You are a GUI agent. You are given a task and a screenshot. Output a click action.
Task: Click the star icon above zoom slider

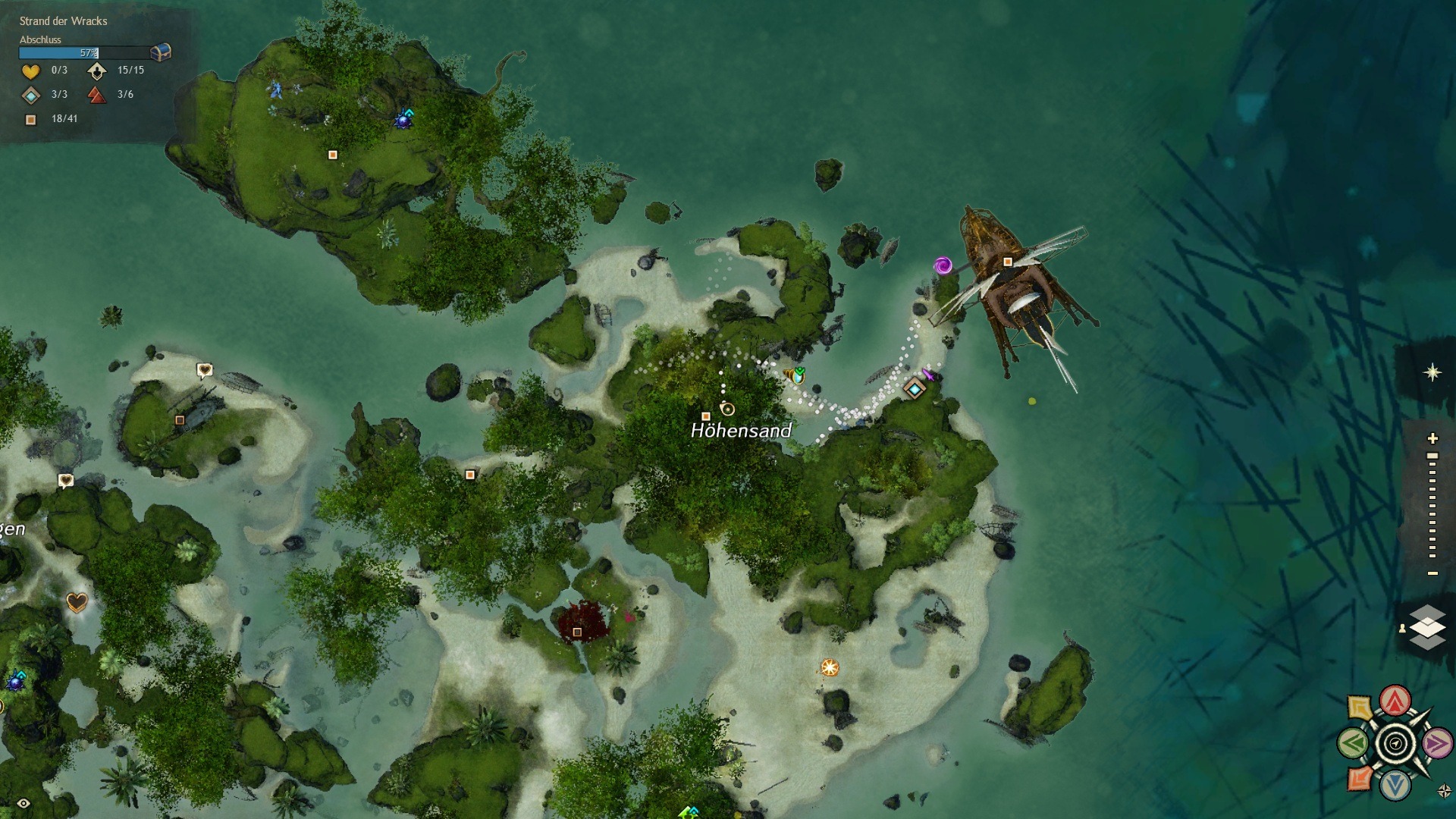pyautogui.click(x=1432, y=372)
